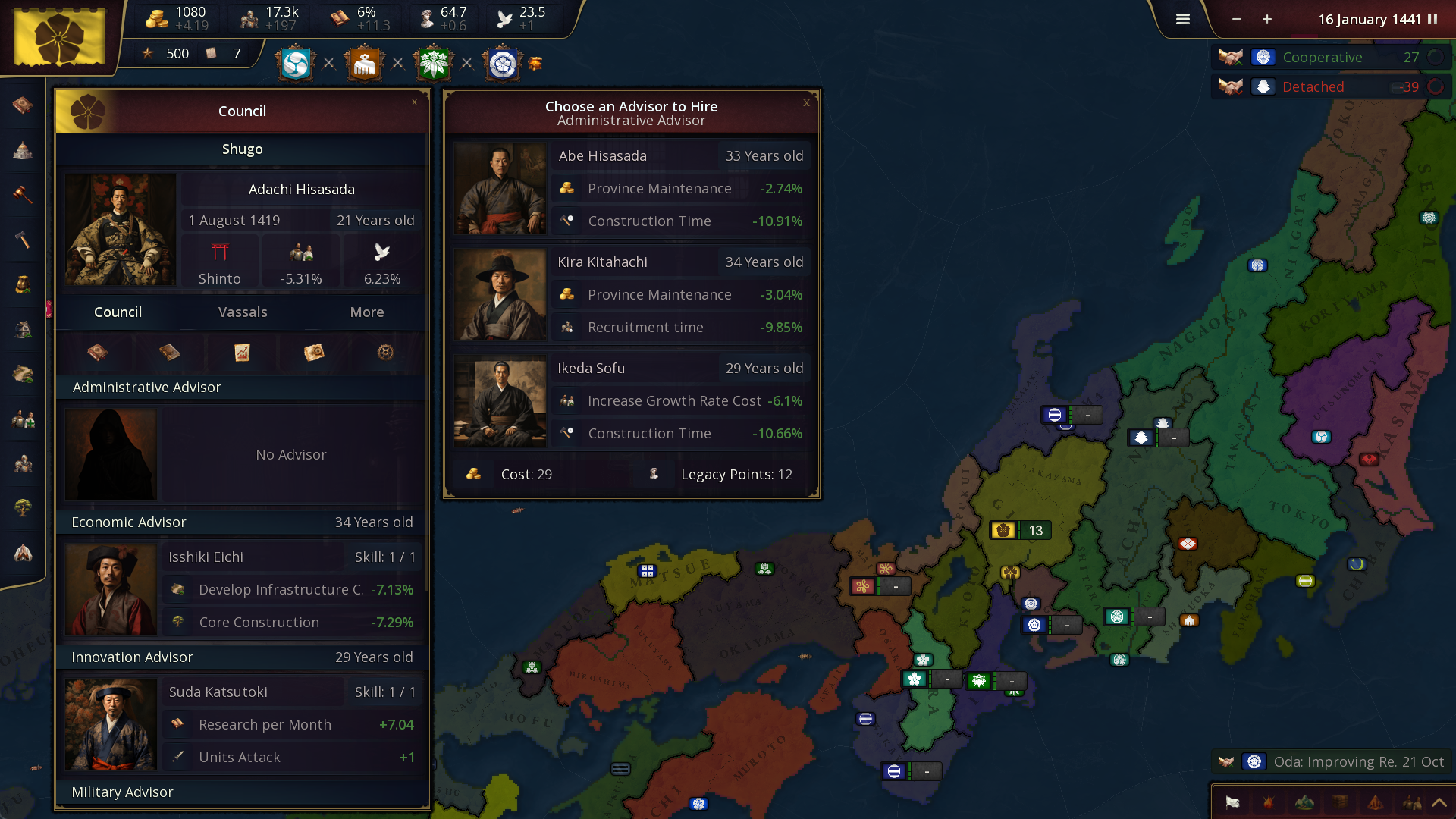Screen dimensions: 1456x819
Task: Click the tree icon near sidebar bottom
Action: coord(23,508)
